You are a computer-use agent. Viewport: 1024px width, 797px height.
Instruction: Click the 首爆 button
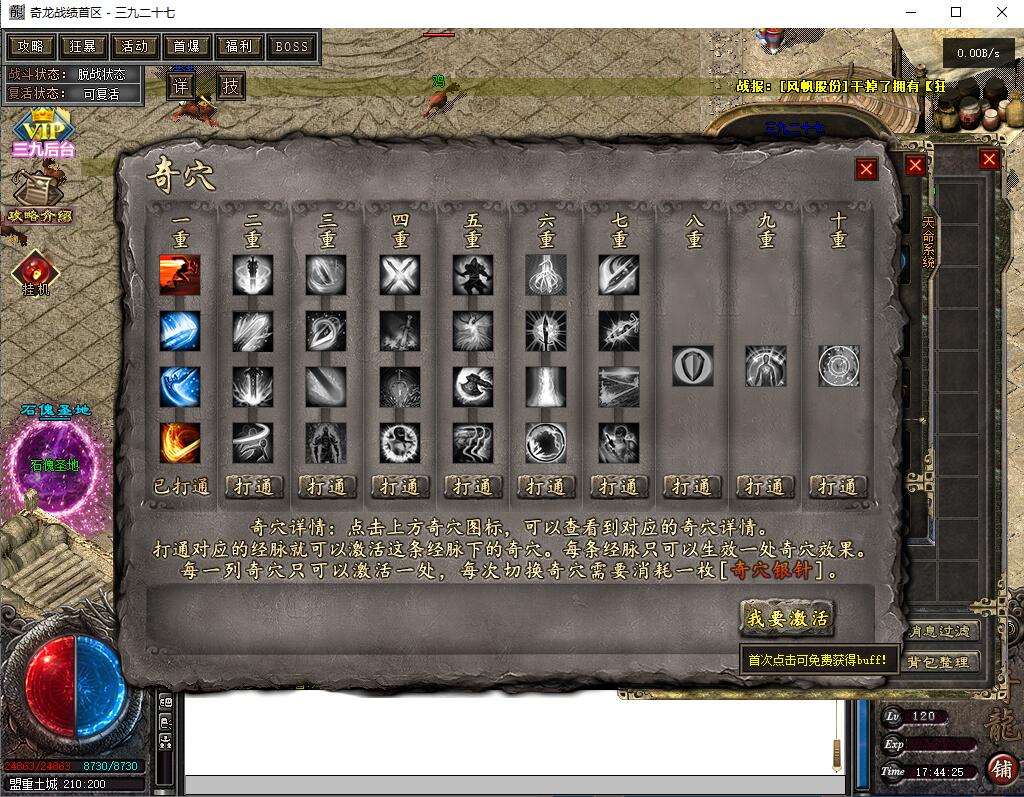187,46
